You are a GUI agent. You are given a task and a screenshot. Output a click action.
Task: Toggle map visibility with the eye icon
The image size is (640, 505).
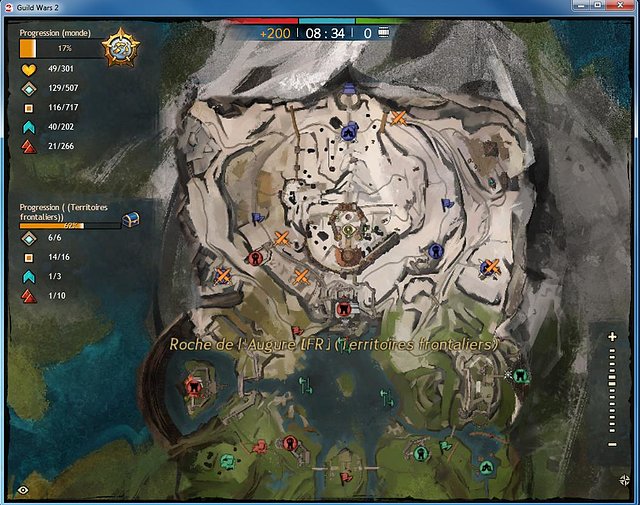tap(23, 489)
